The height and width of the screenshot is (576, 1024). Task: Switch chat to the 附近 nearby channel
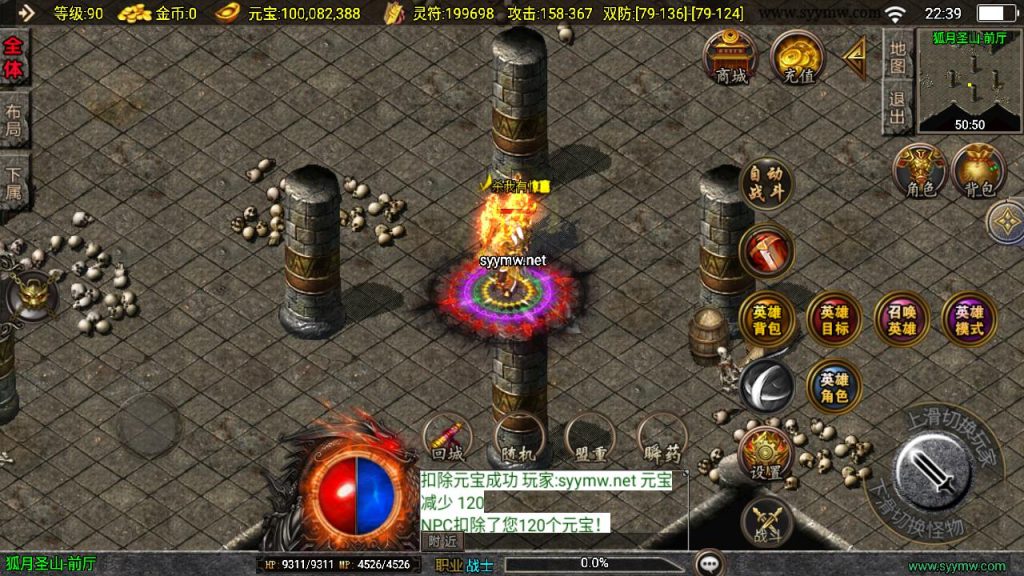pyautogui.click(x=442, y=541)
